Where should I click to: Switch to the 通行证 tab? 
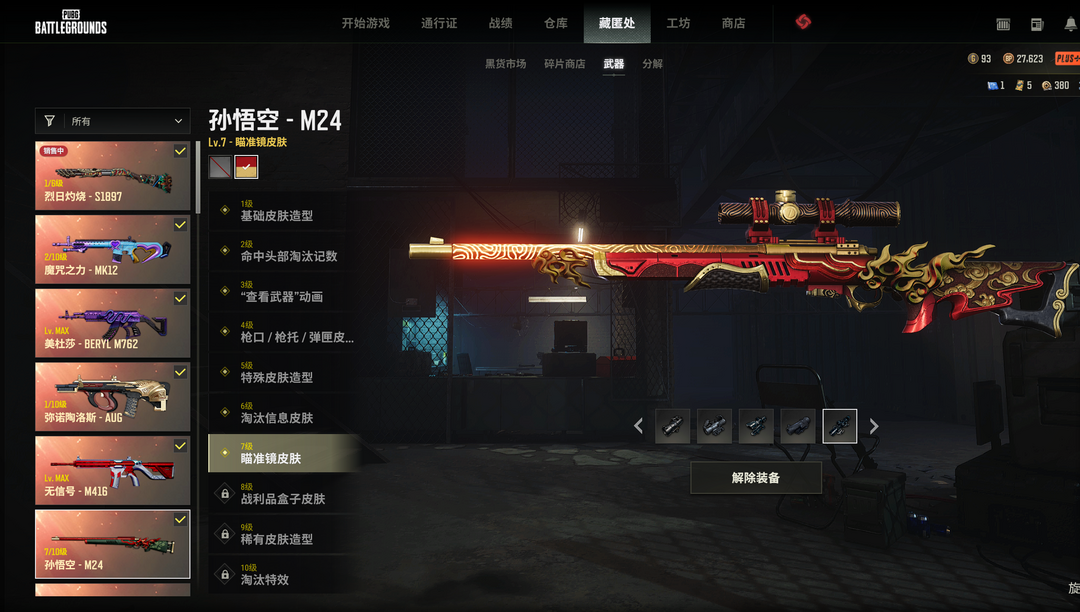[x=439, y=23]
